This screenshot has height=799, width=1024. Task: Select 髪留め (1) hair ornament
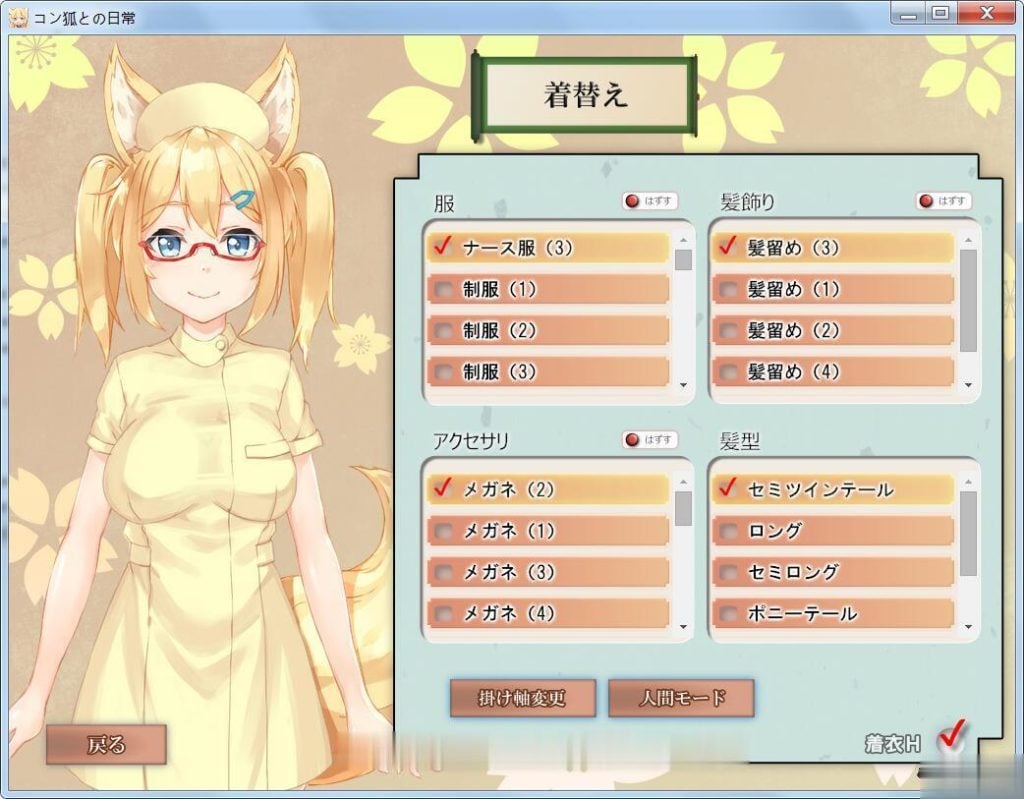(832, 290)
